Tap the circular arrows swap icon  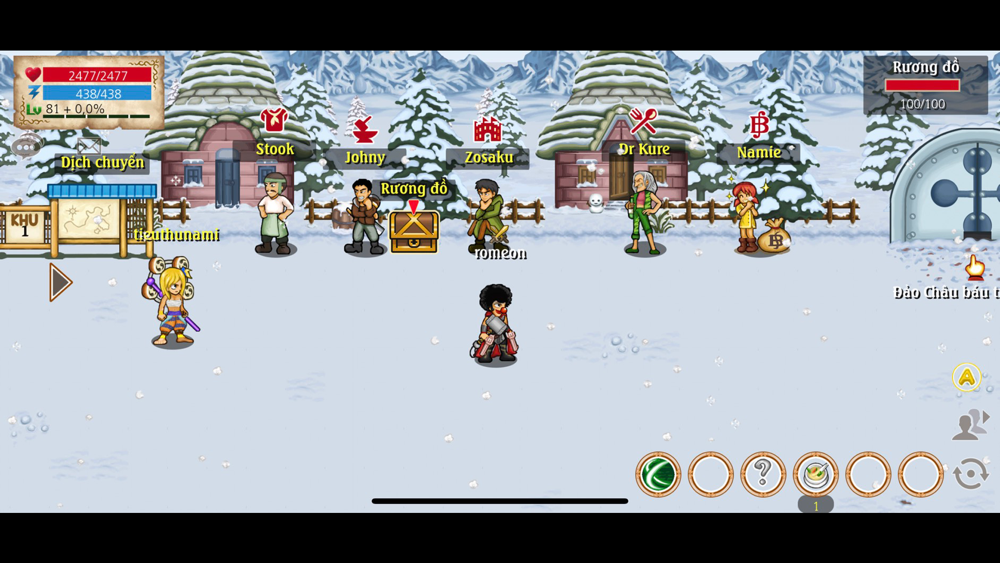pyautogui.click(x=970, y=474)
